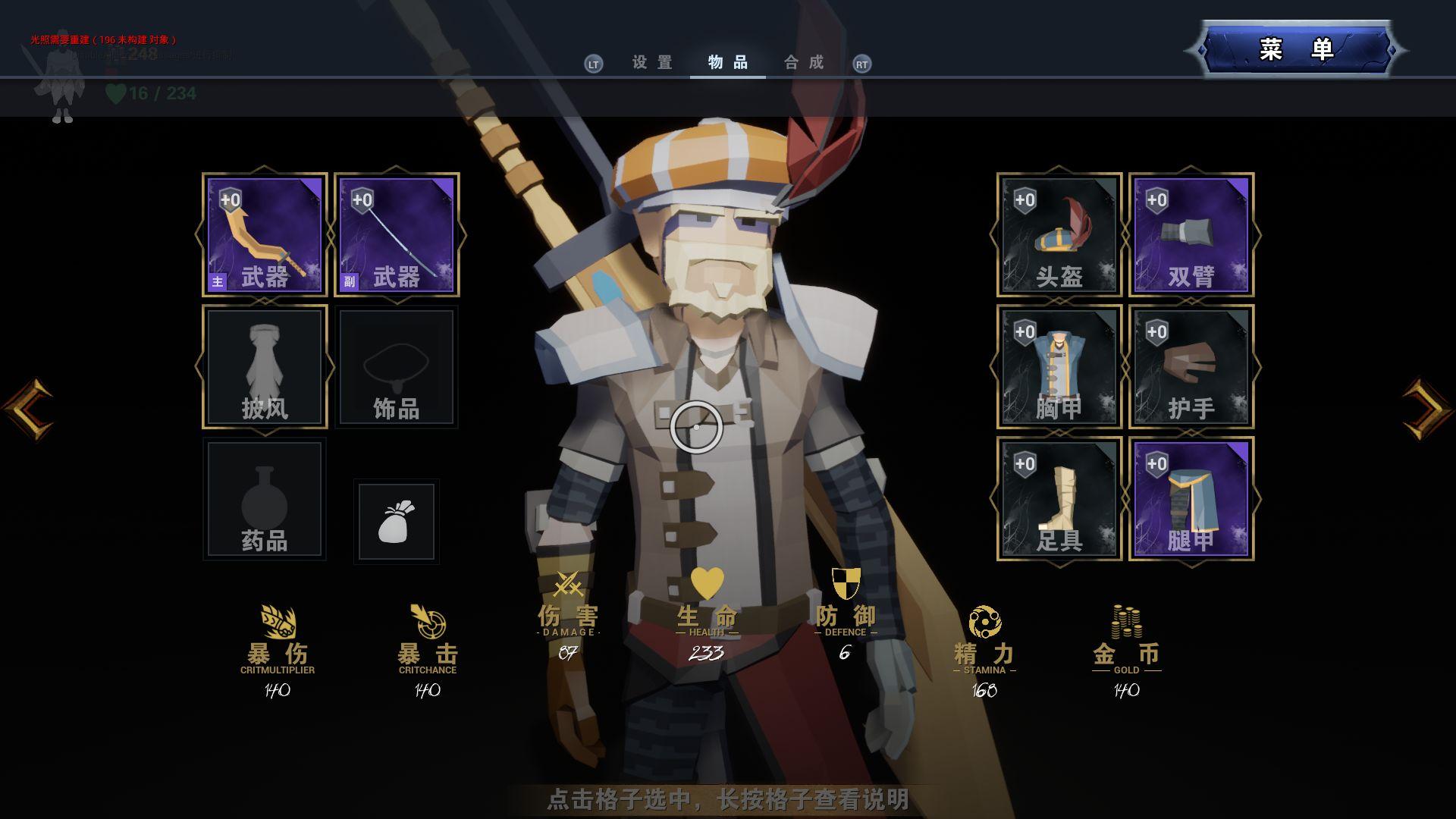Go to next page with right arrow

click(1426, 409)
